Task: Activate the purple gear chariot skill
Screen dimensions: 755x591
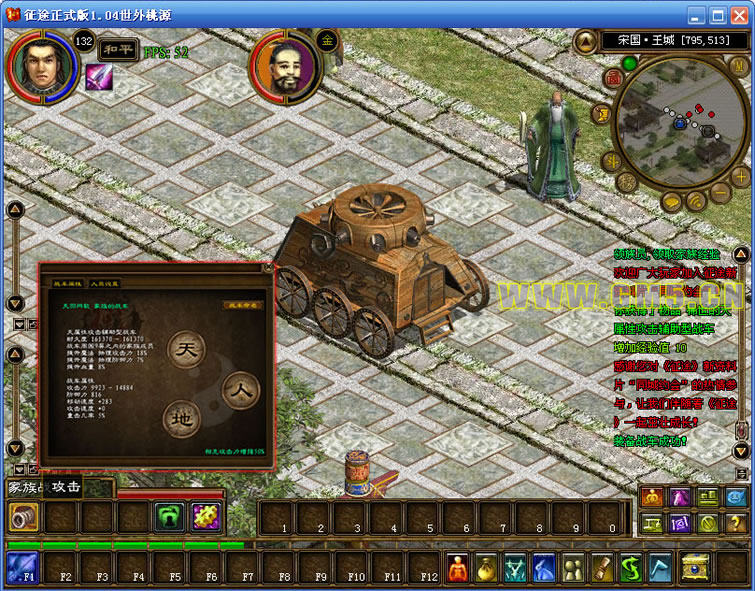Action: [x=205, y=517]
